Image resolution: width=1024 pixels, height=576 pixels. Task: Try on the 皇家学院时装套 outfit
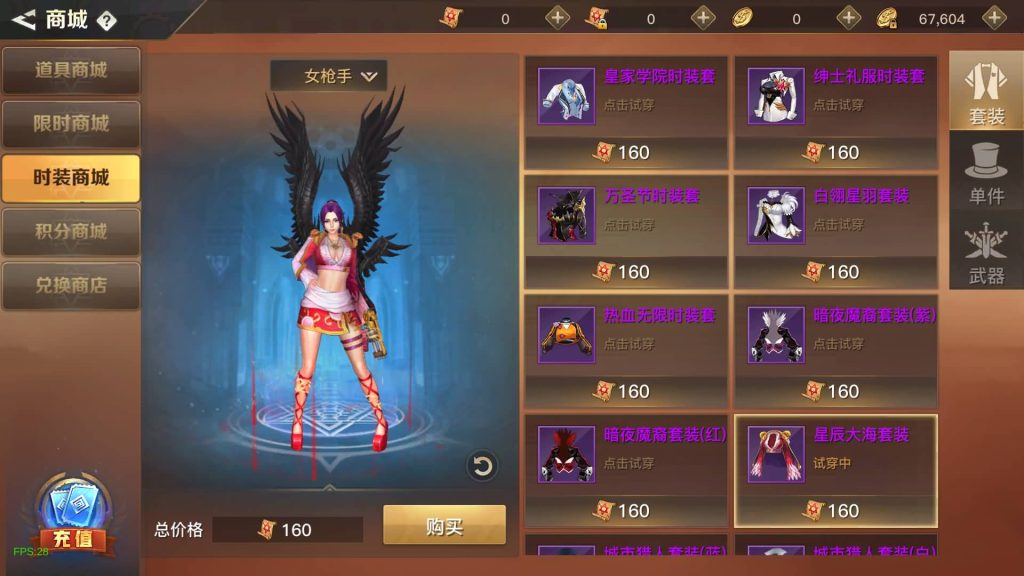coord(626,111)
